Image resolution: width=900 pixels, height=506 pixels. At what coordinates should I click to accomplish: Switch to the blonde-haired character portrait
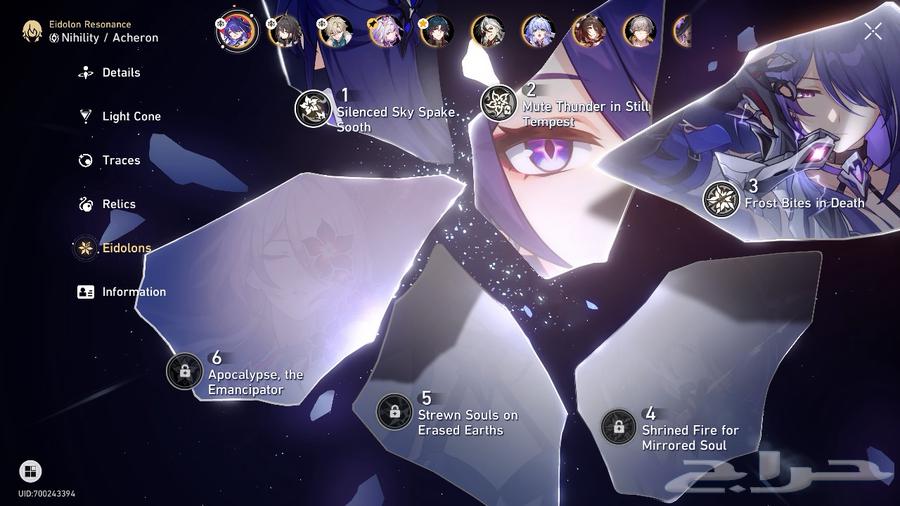tap(335, 30)
